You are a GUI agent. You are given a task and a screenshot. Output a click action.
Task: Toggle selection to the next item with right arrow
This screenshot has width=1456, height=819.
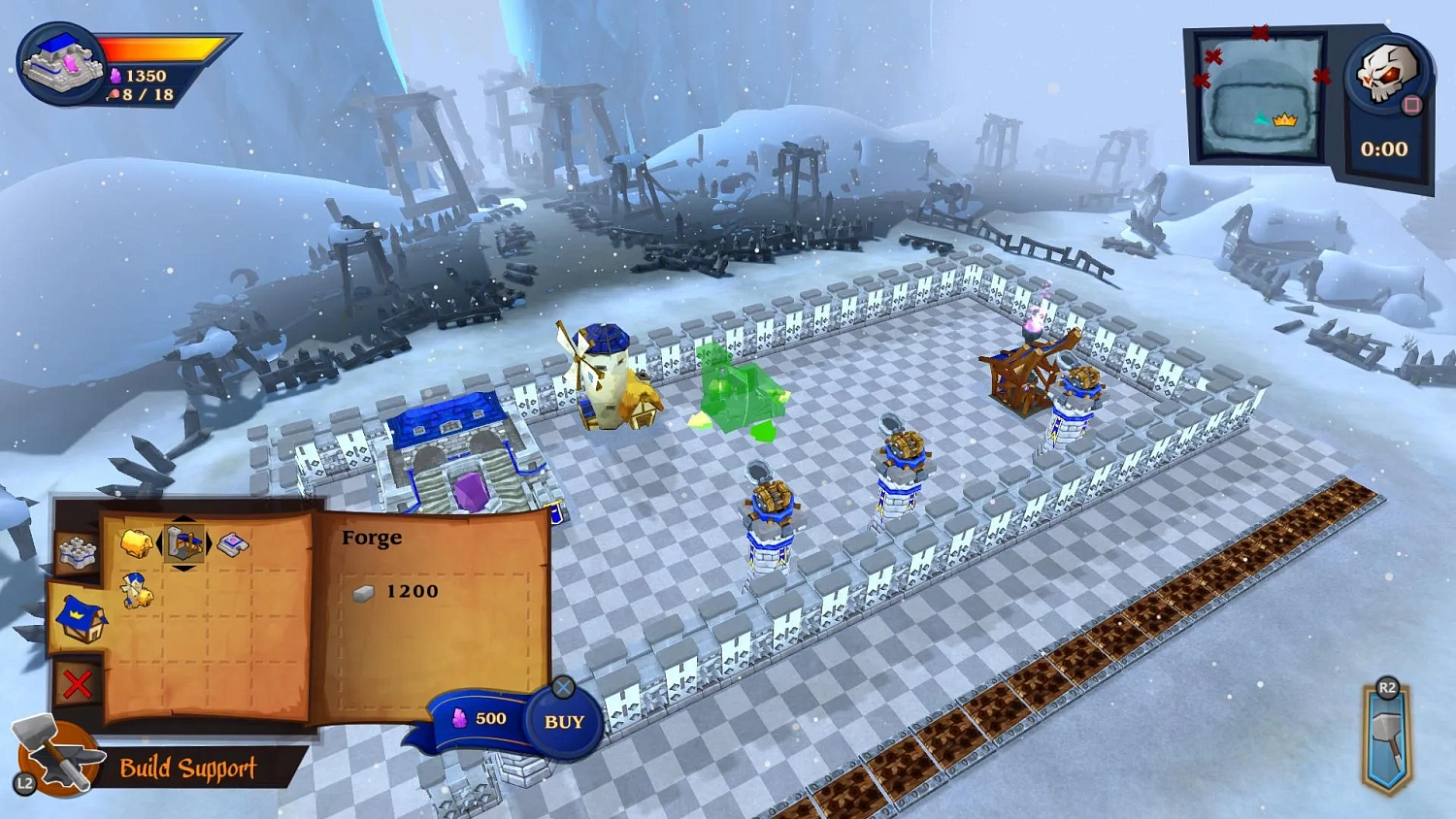click(x=209, y=541)
